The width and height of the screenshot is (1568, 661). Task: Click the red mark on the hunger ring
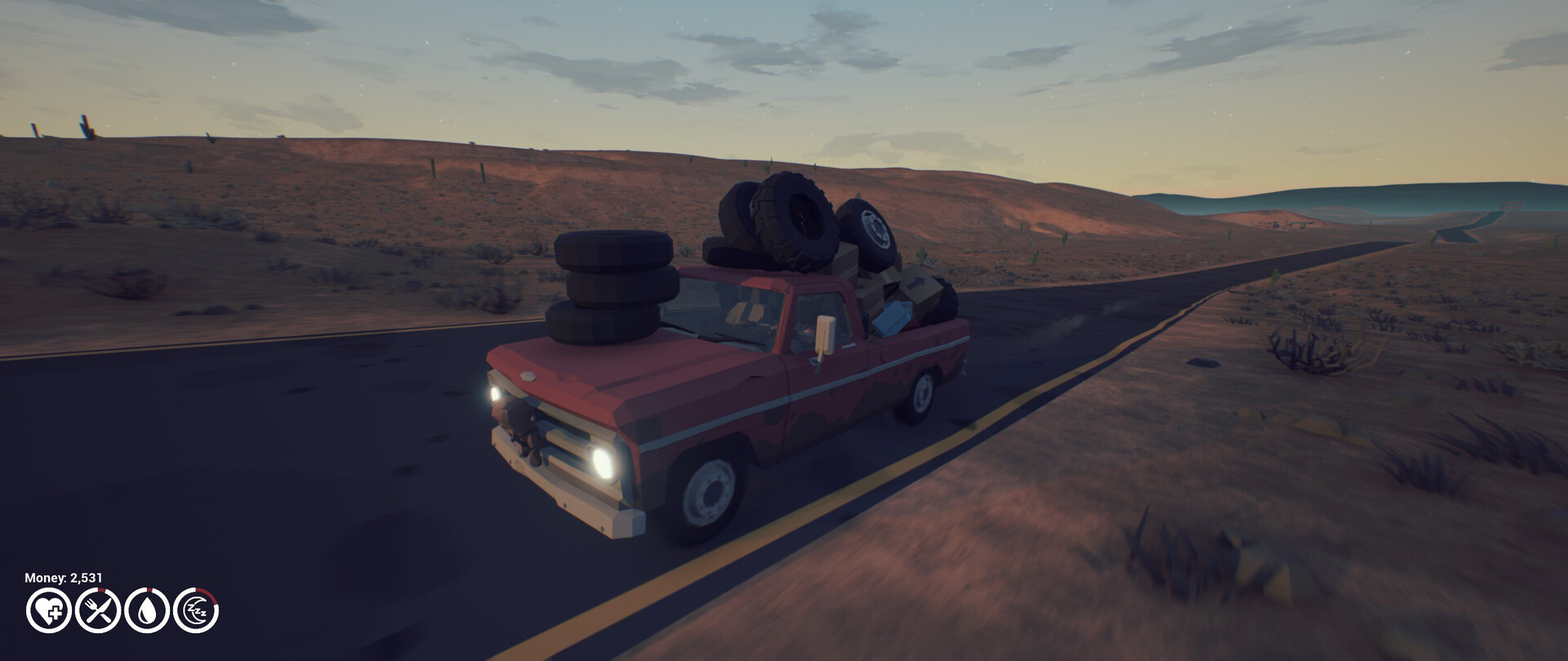pyautogui.click(x=102, y=590)
